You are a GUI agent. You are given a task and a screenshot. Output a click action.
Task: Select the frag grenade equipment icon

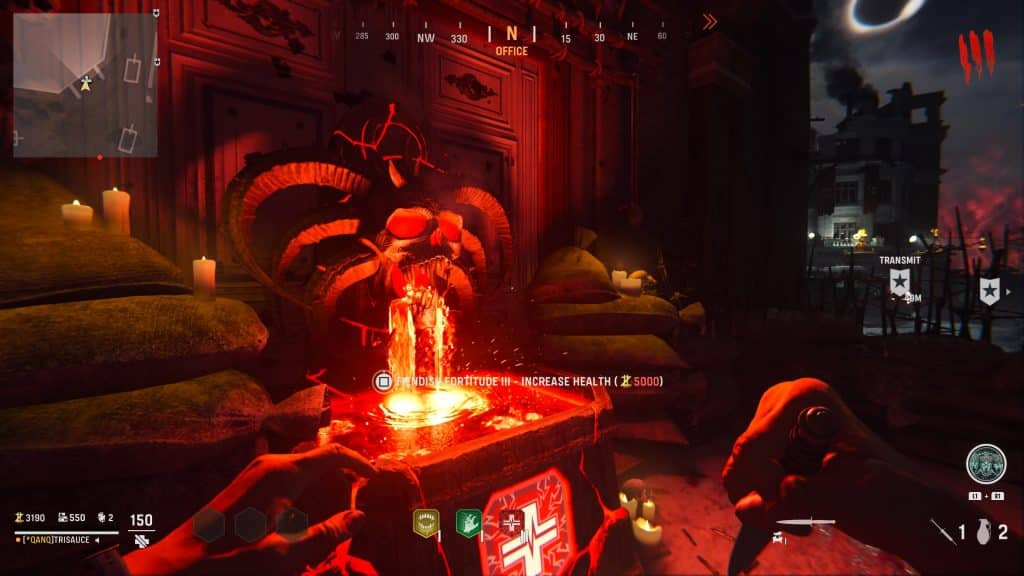pos(983,532)
